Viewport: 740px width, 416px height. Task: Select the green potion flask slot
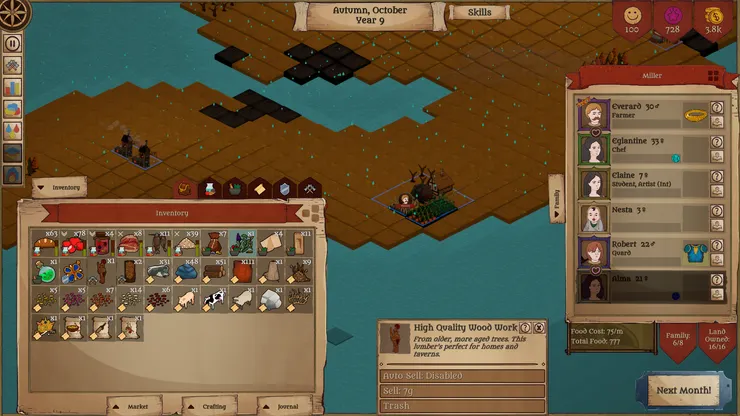click(44, 271)
